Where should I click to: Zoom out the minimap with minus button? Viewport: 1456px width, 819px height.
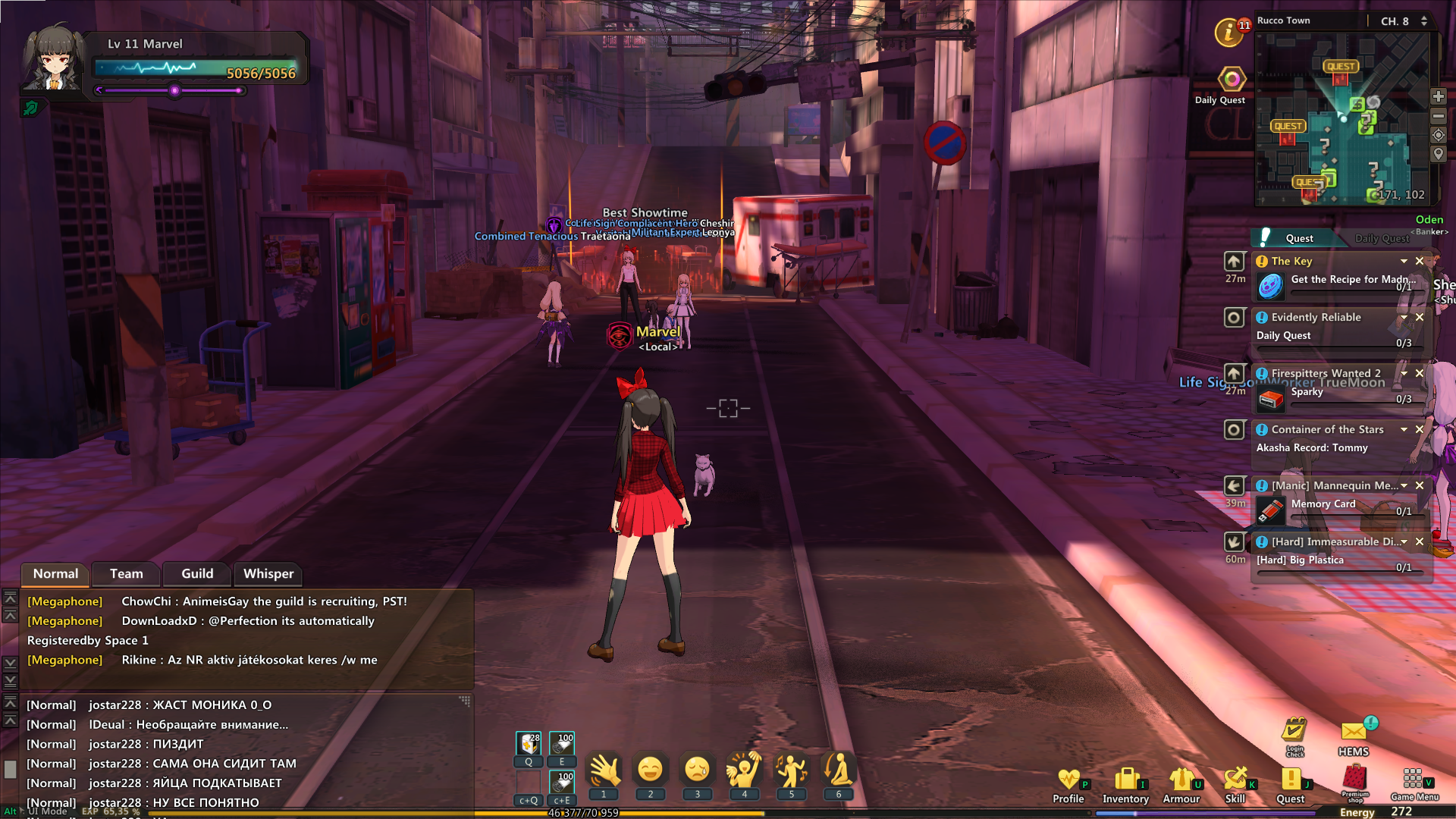pyautogui.click(x=1439, y=116)
